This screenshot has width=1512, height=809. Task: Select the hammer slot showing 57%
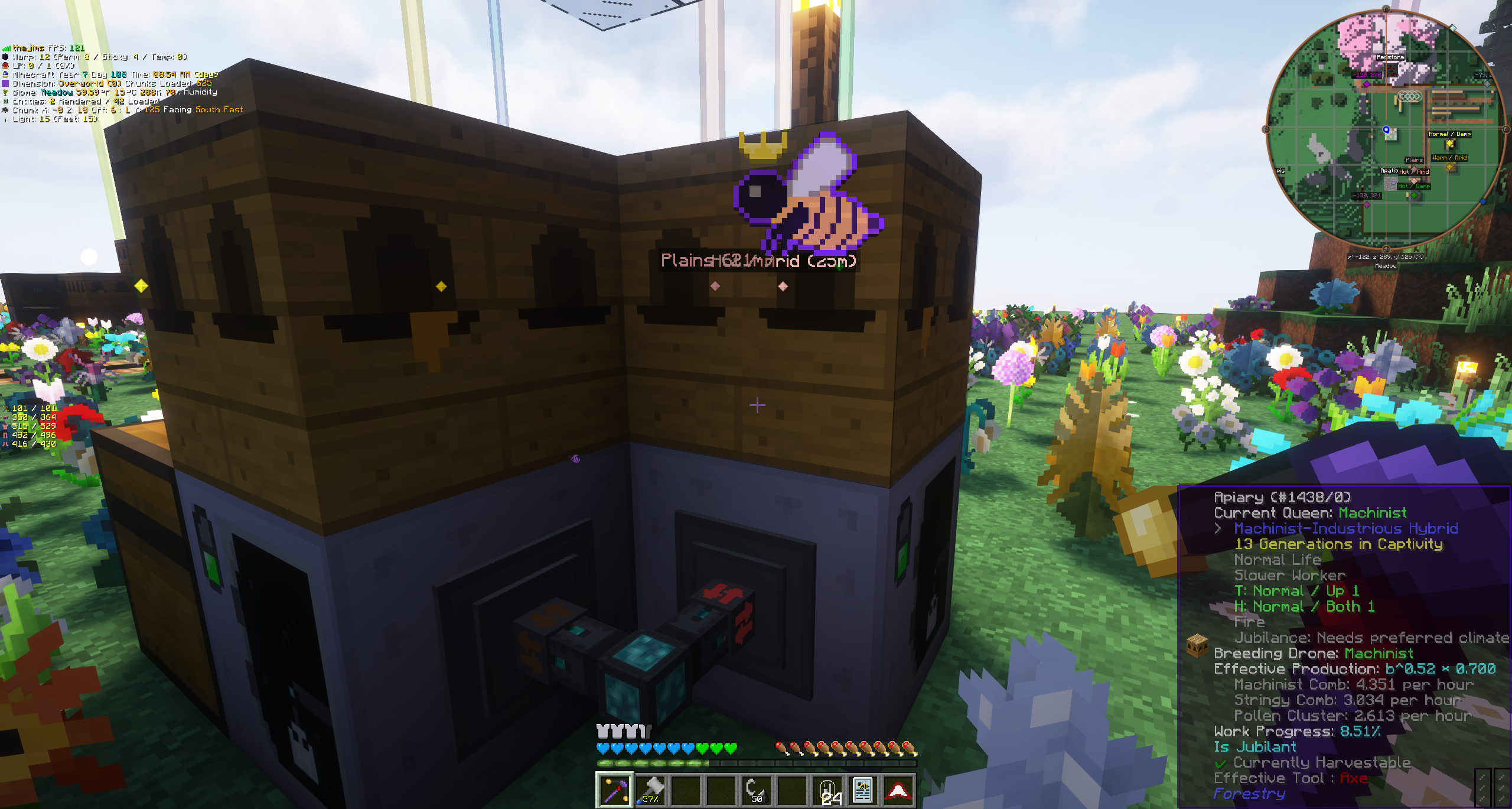click(650, 790)
